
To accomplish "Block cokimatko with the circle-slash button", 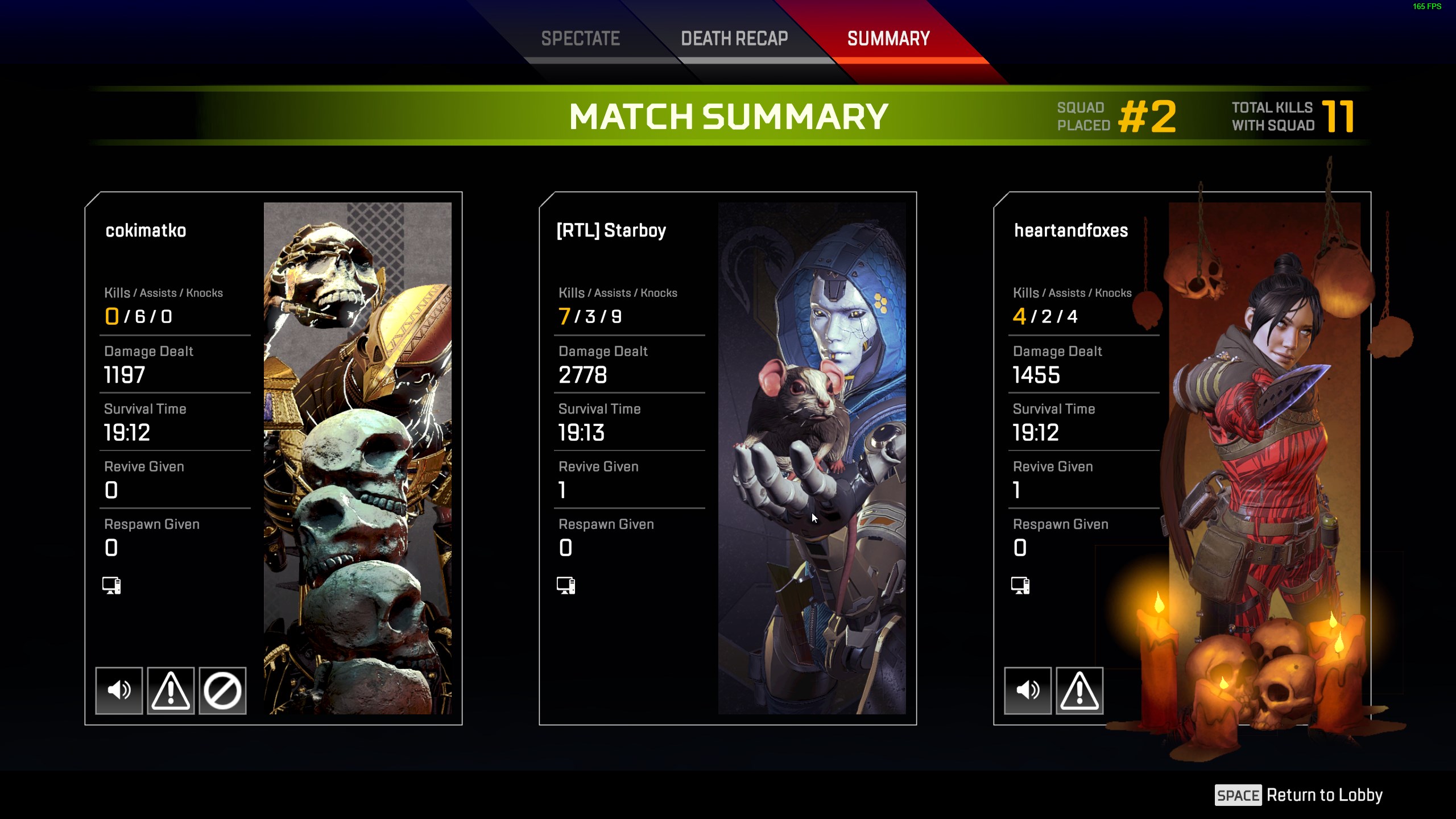I will [x=222, y=690].
